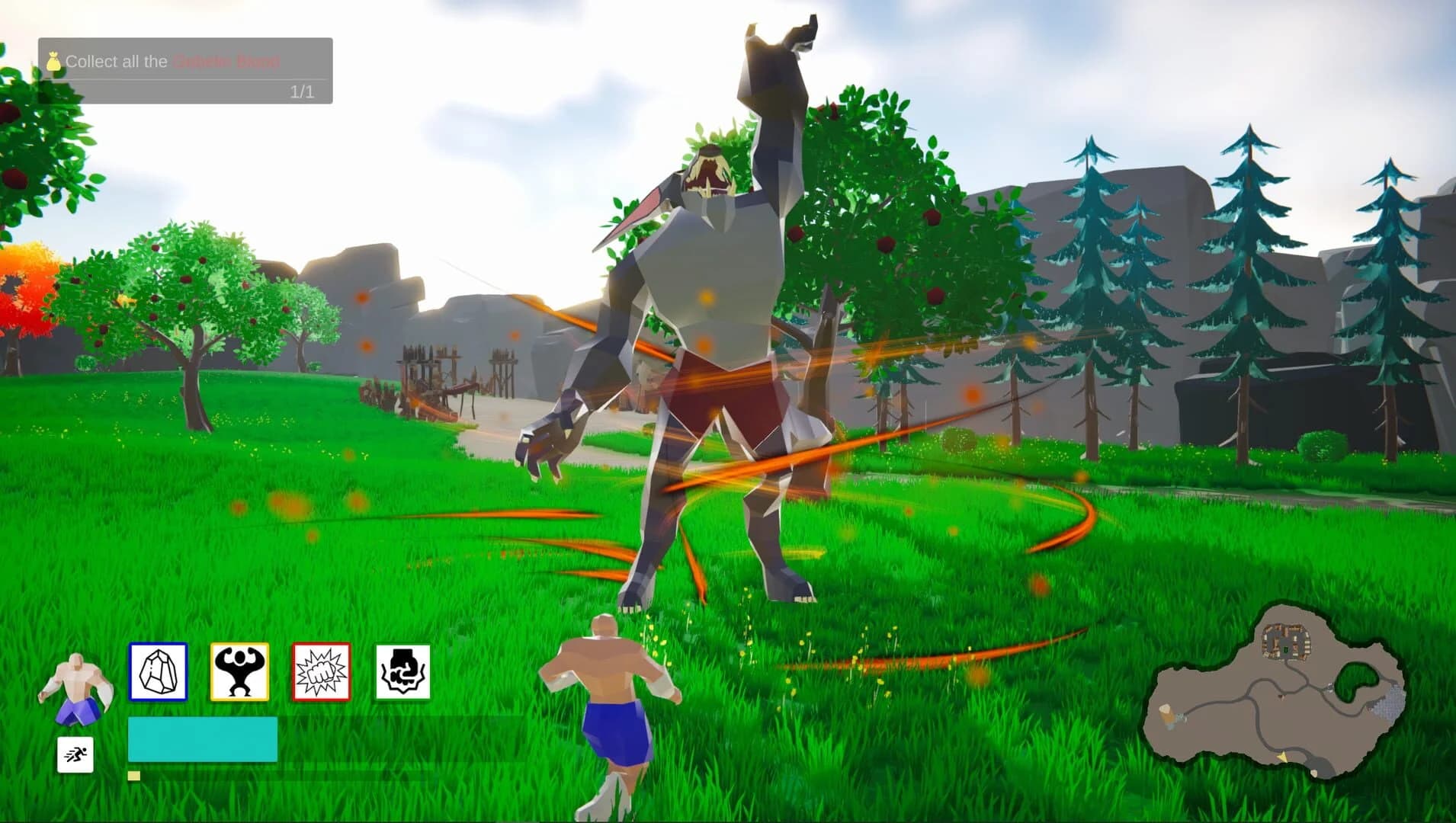Click the yellow-framed flexing figure icon
Image resolution: width=1456 pixels, height=823 pixels.
tap(239, 671)
